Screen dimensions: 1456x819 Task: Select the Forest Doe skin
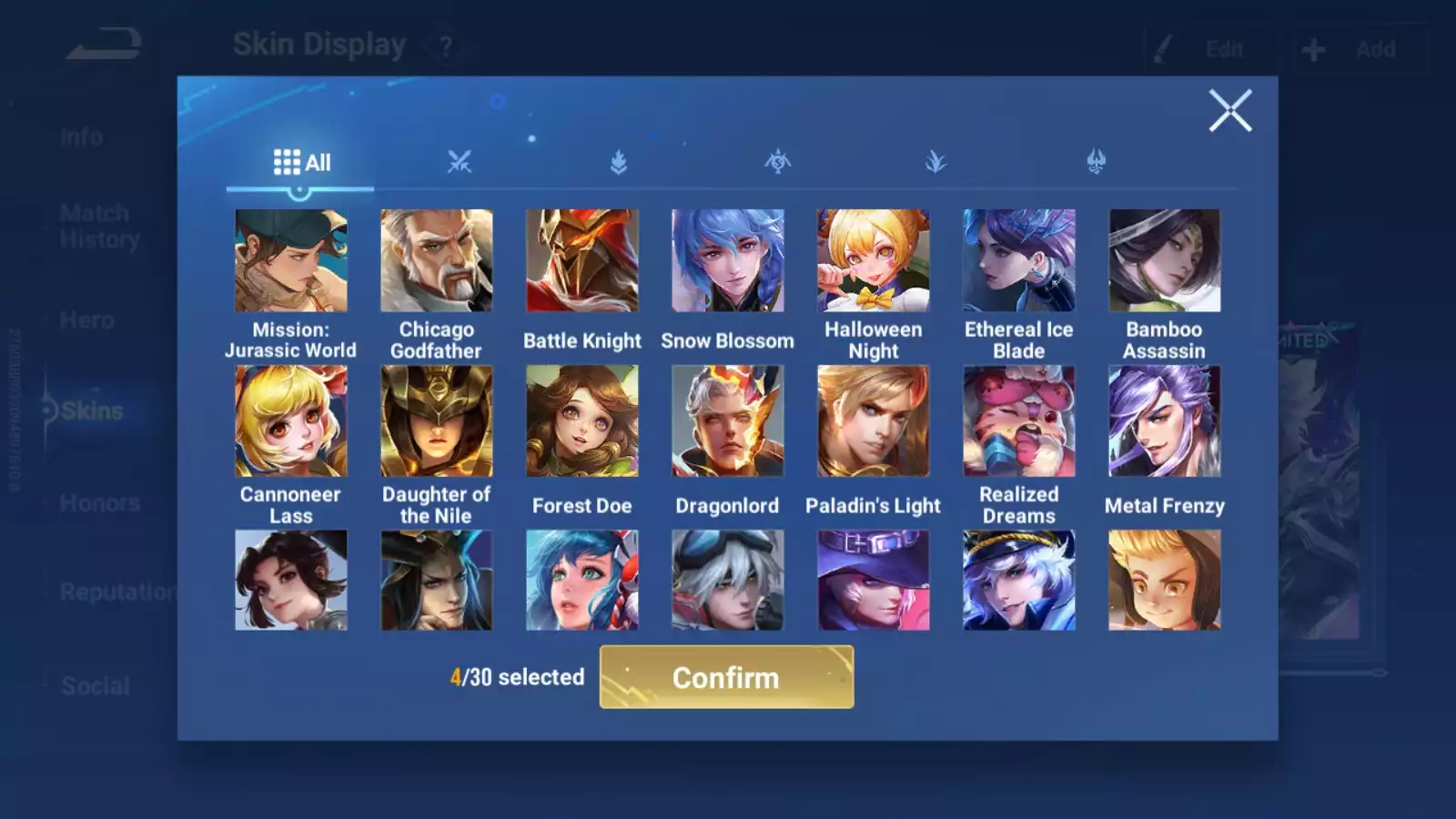point(582,421)
